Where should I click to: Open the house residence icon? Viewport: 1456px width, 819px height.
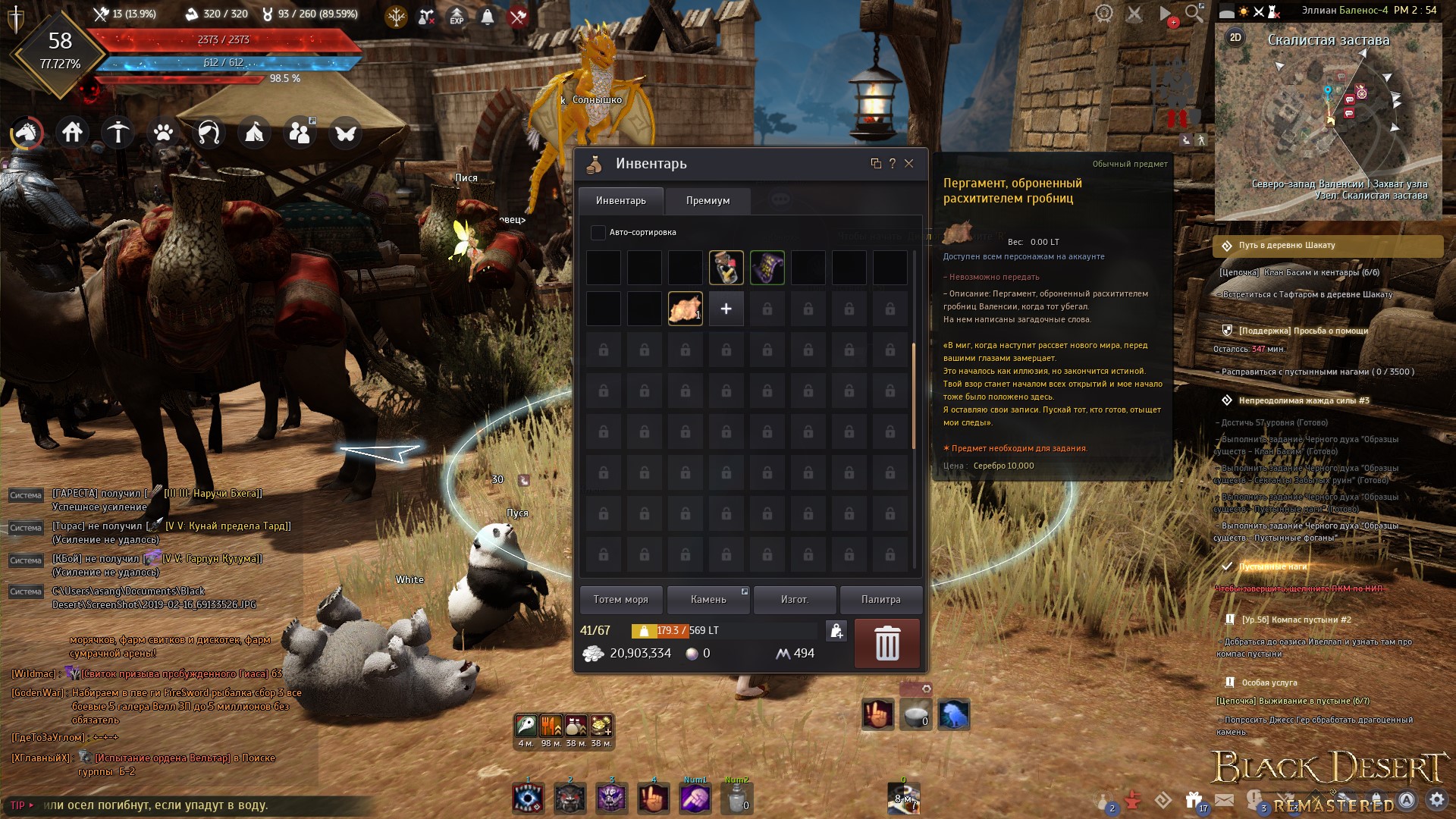pyautogui.click(x=73, y=133)
